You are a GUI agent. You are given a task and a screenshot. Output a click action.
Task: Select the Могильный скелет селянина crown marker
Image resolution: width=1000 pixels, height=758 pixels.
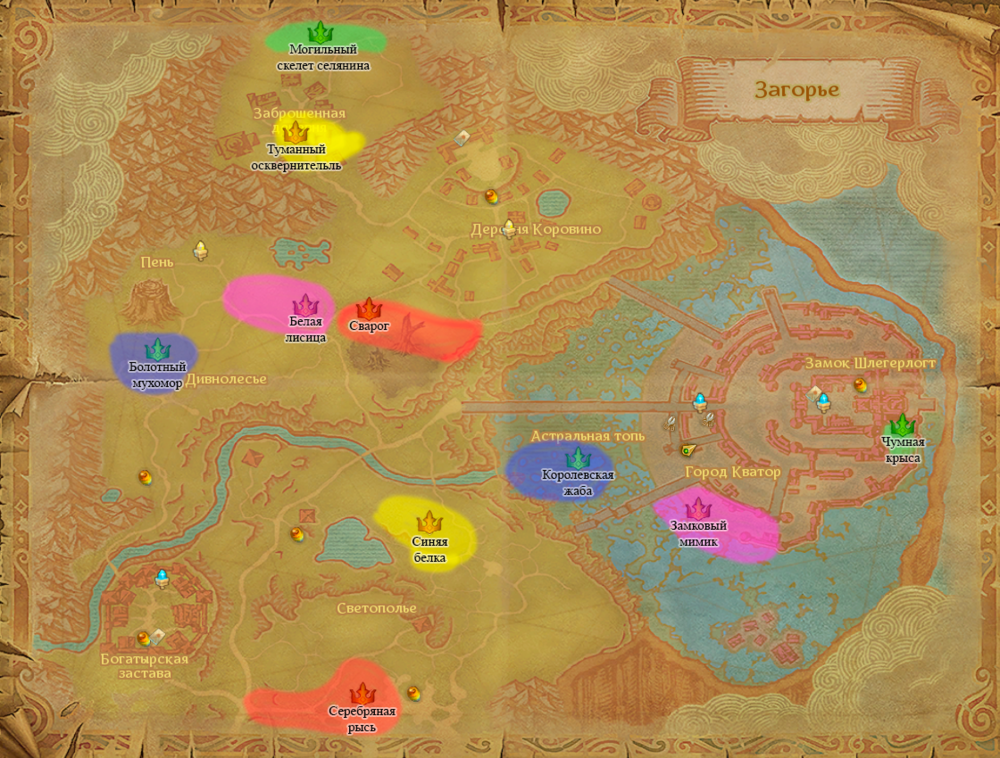coord(320,32)
